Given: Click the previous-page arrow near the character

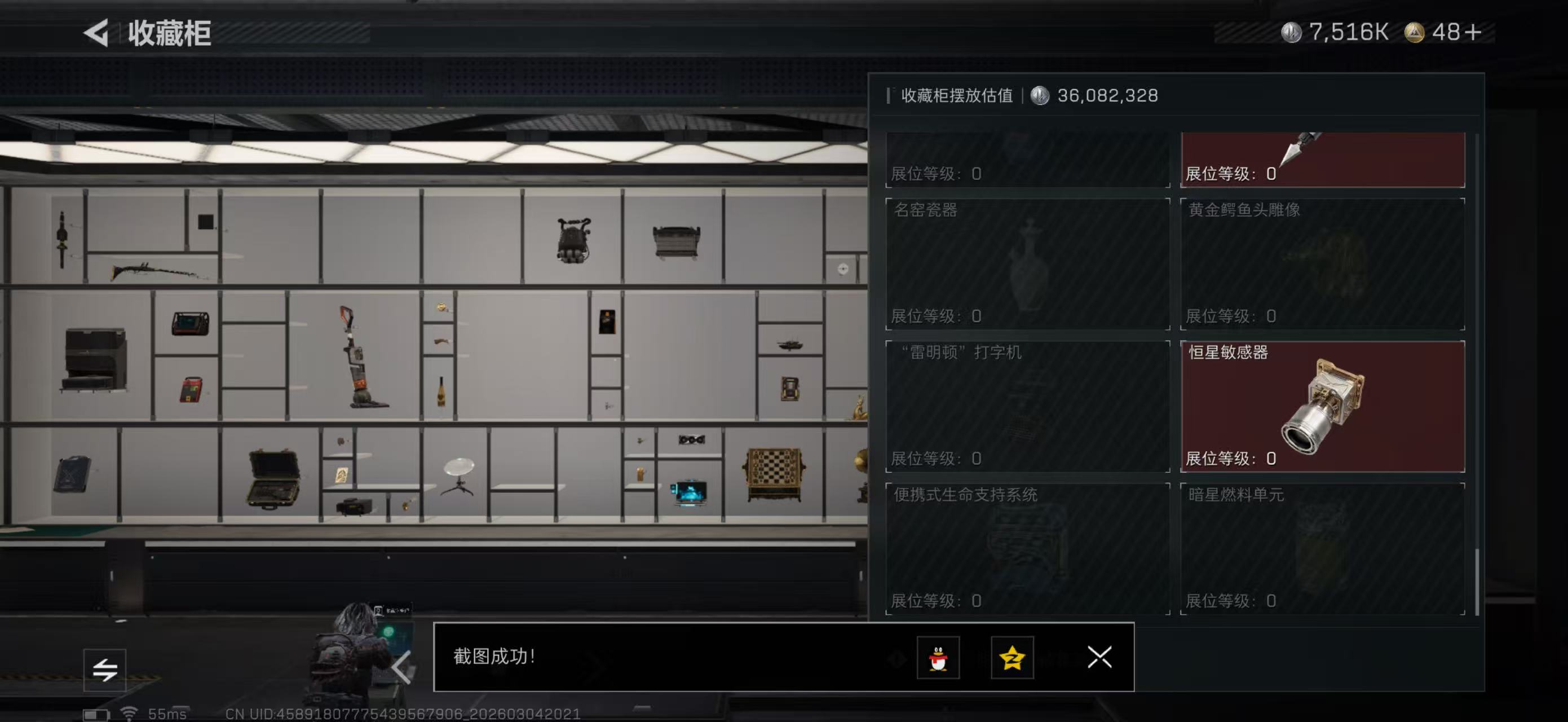Looking at the screenshot, I should [x=402, y=667].
